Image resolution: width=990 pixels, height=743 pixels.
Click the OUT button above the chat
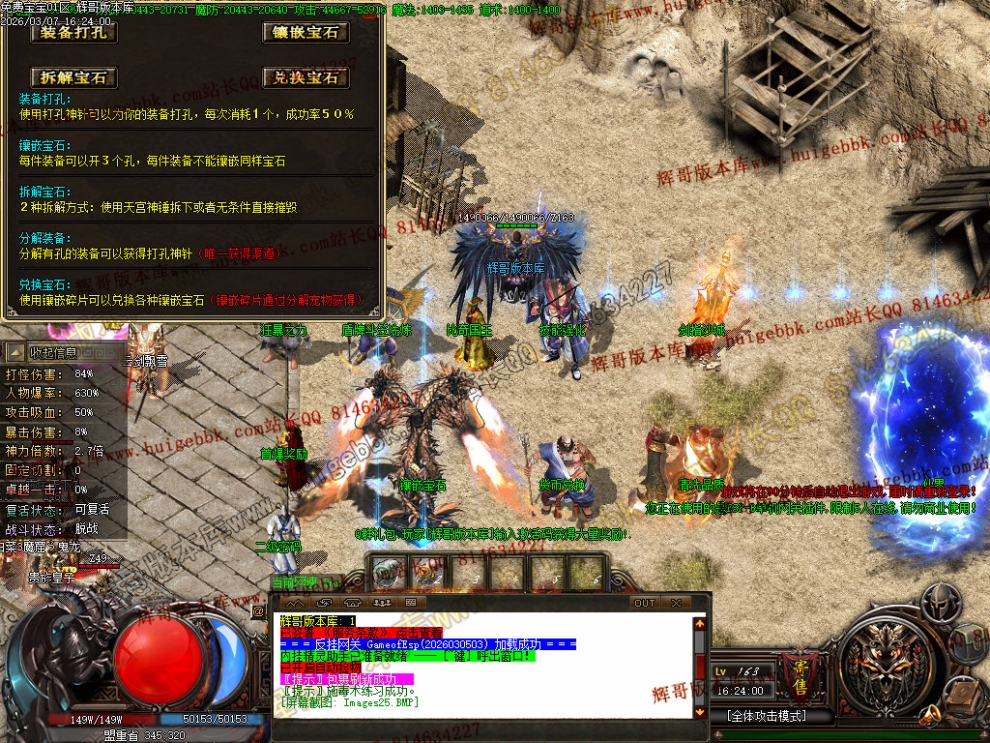[x=645, y=603]
